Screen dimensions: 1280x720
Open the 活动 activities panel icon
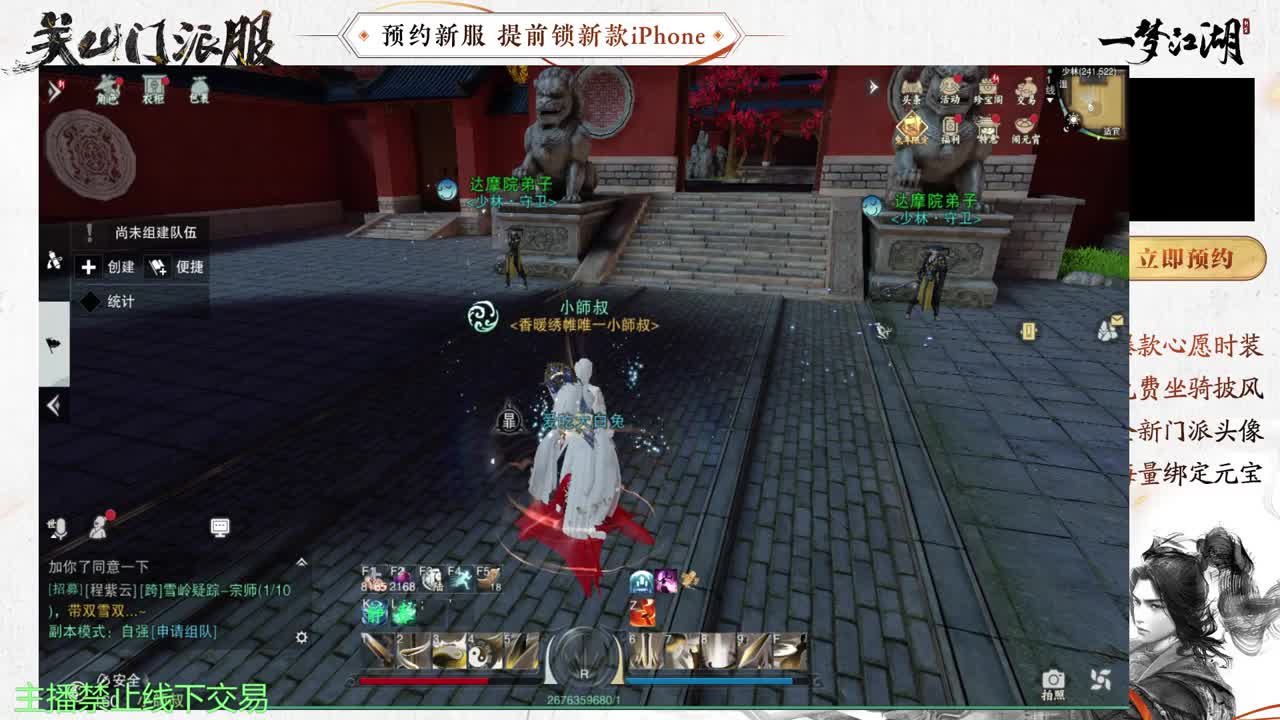[x=950, y=90]
